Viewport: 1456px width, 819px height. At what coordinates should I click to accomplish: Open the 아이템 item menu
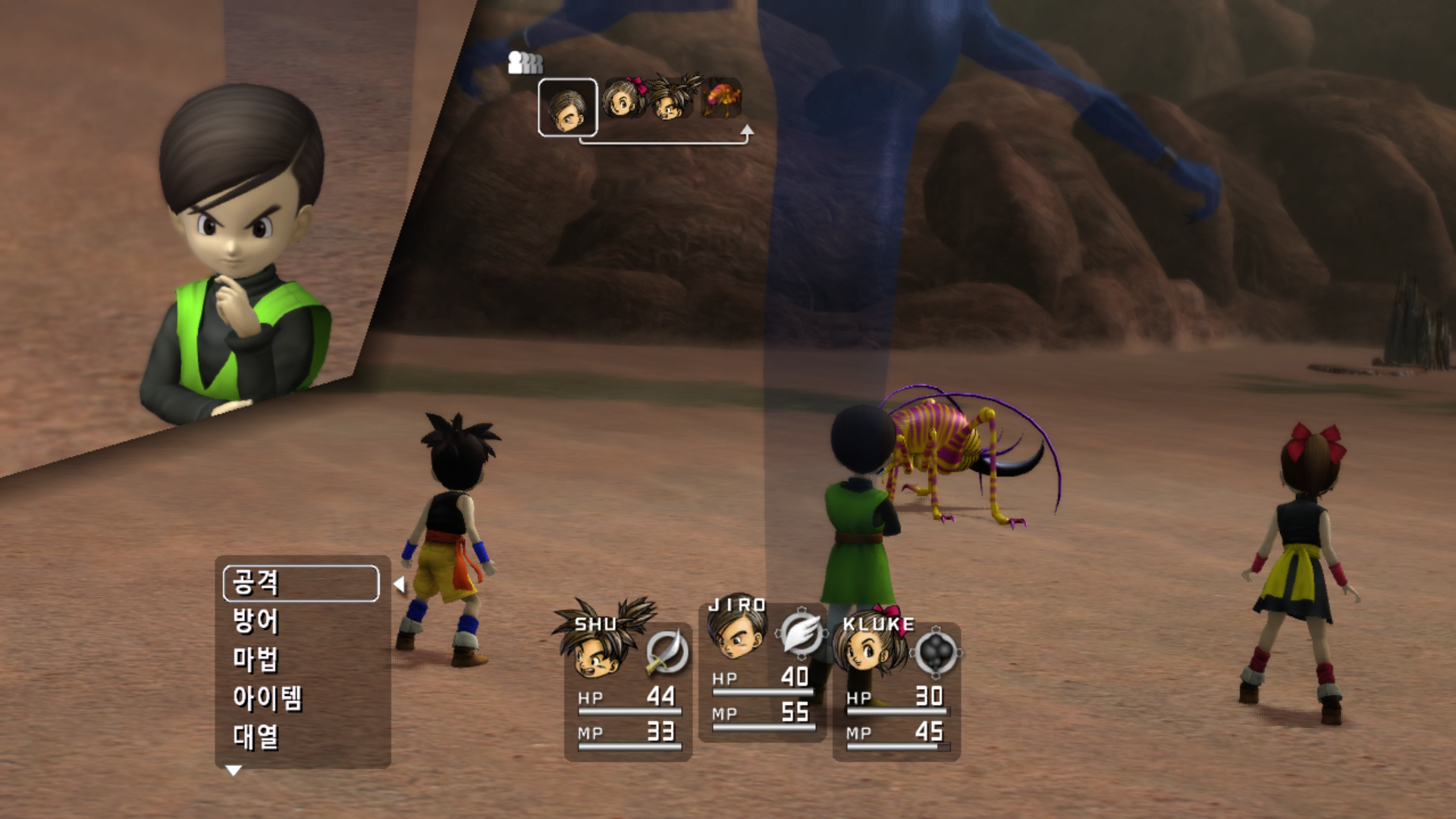267,698
